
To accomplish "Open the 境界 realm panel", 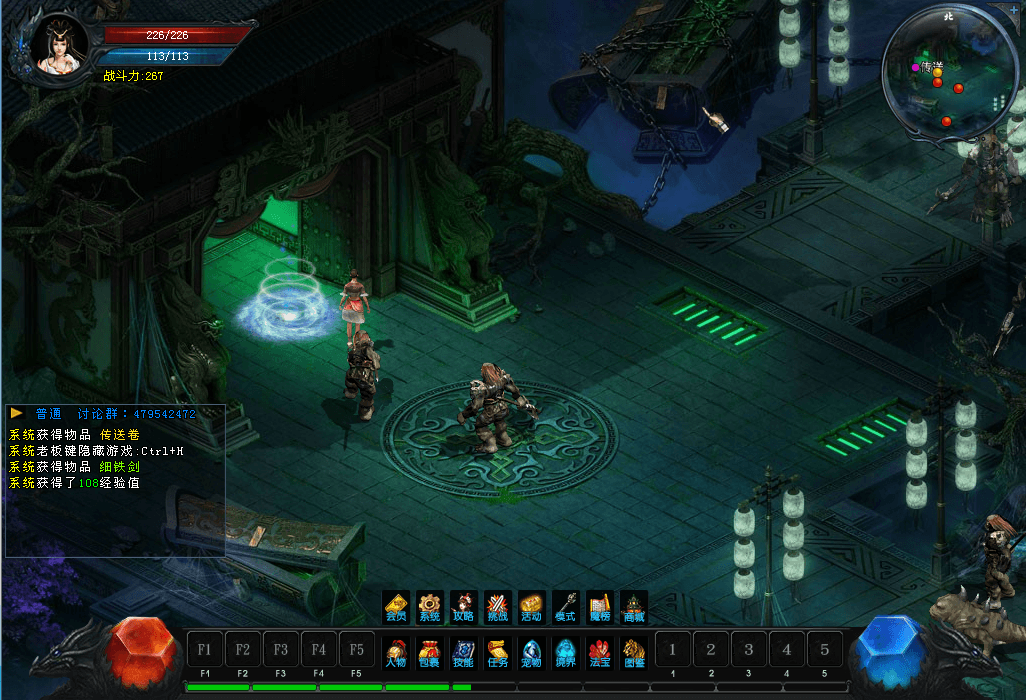I will [x=565, y=652].
